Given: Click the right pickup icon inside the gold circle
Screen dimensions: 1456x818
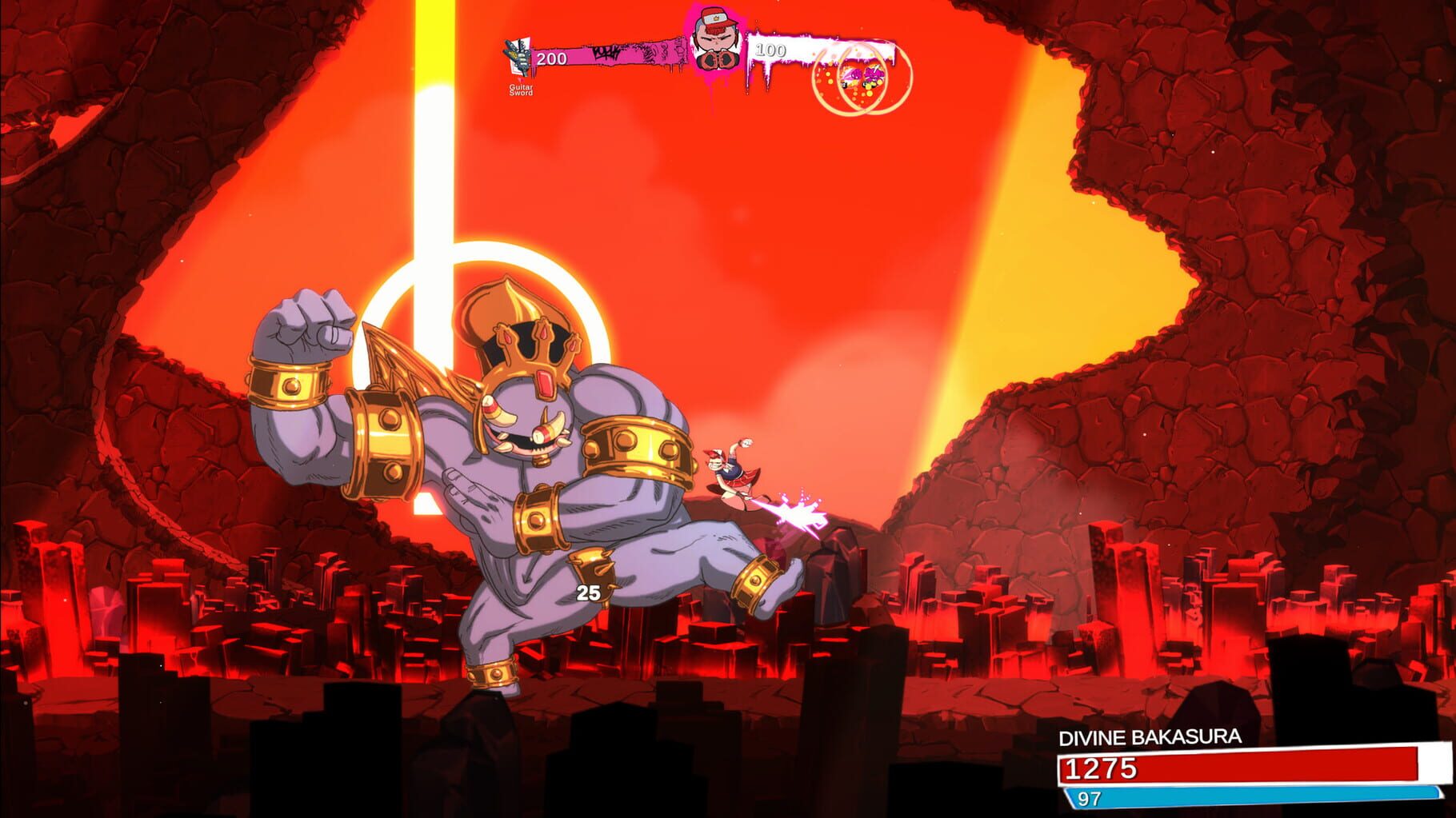Looking at the screenshot, I should (x=874, y=75).
